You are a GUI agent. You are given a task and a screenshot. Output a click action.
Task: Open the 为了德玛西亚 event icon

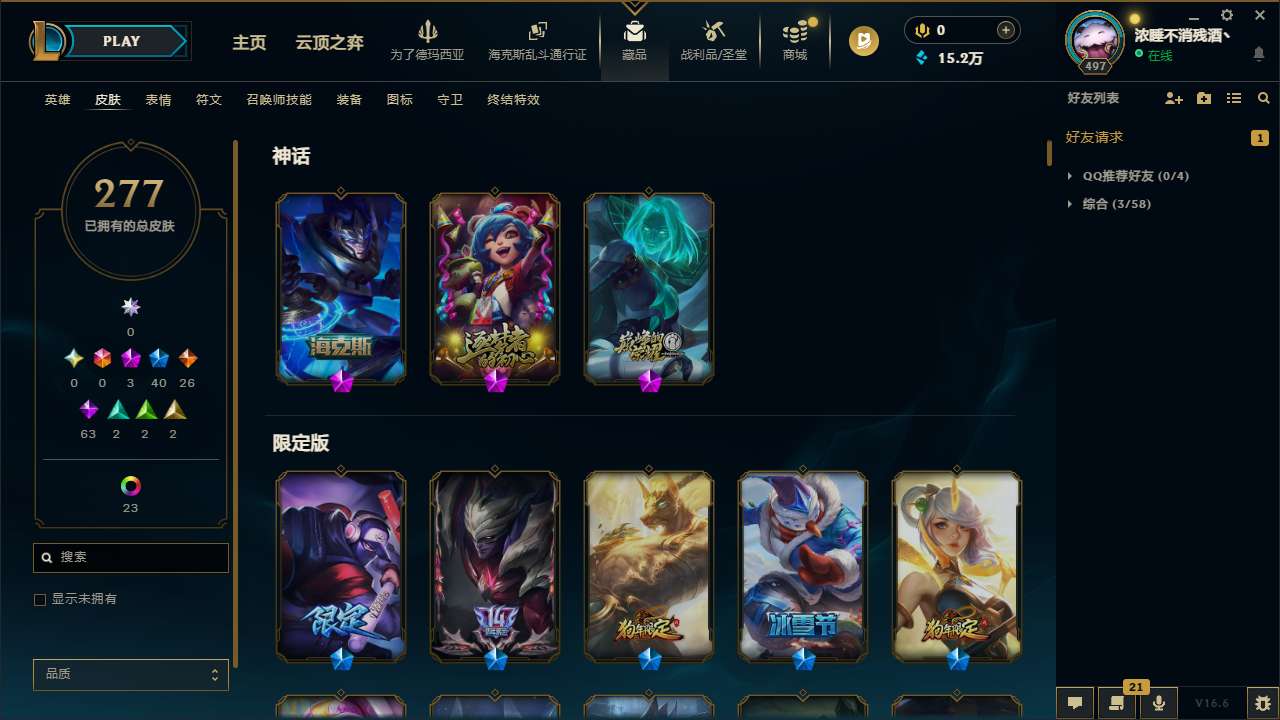click(428, 40)
